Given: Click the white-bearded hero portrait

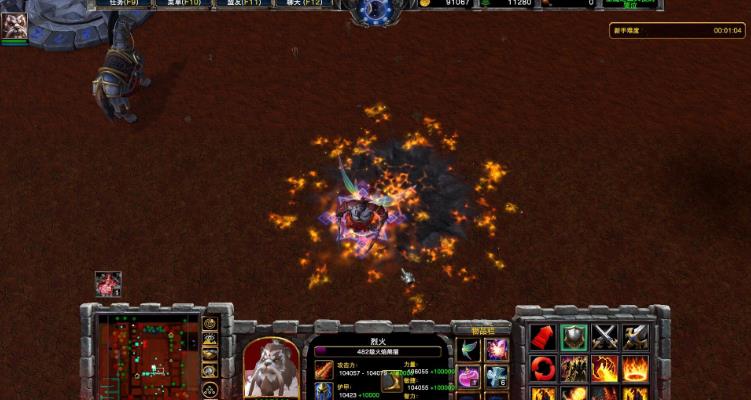Looking at the screenshot, I should tap(271, 366).
